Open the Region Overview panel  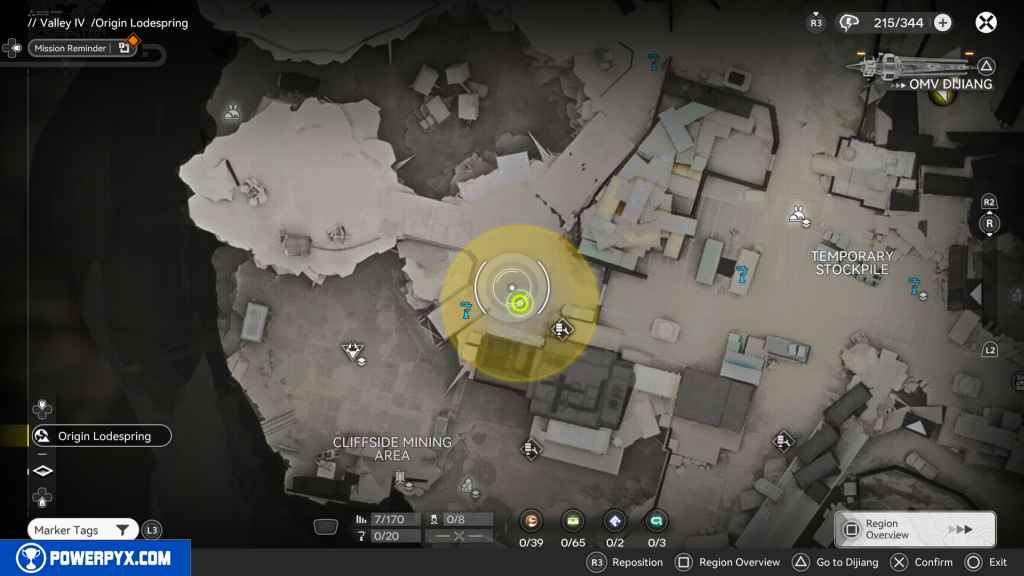click(914, 529)
